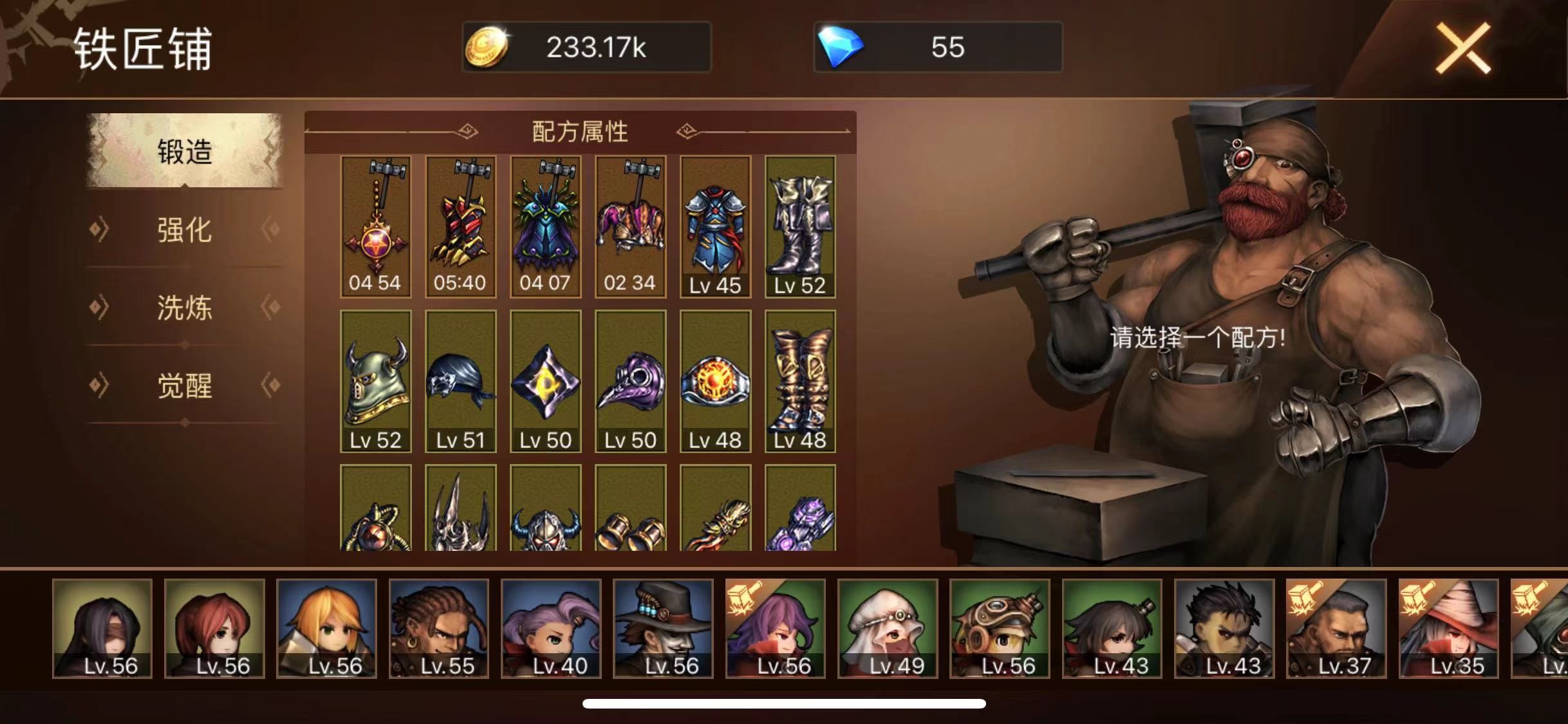
Task: Close the blacksmith shop screen
Action: pyautogui.click(x=1462, y=48)
